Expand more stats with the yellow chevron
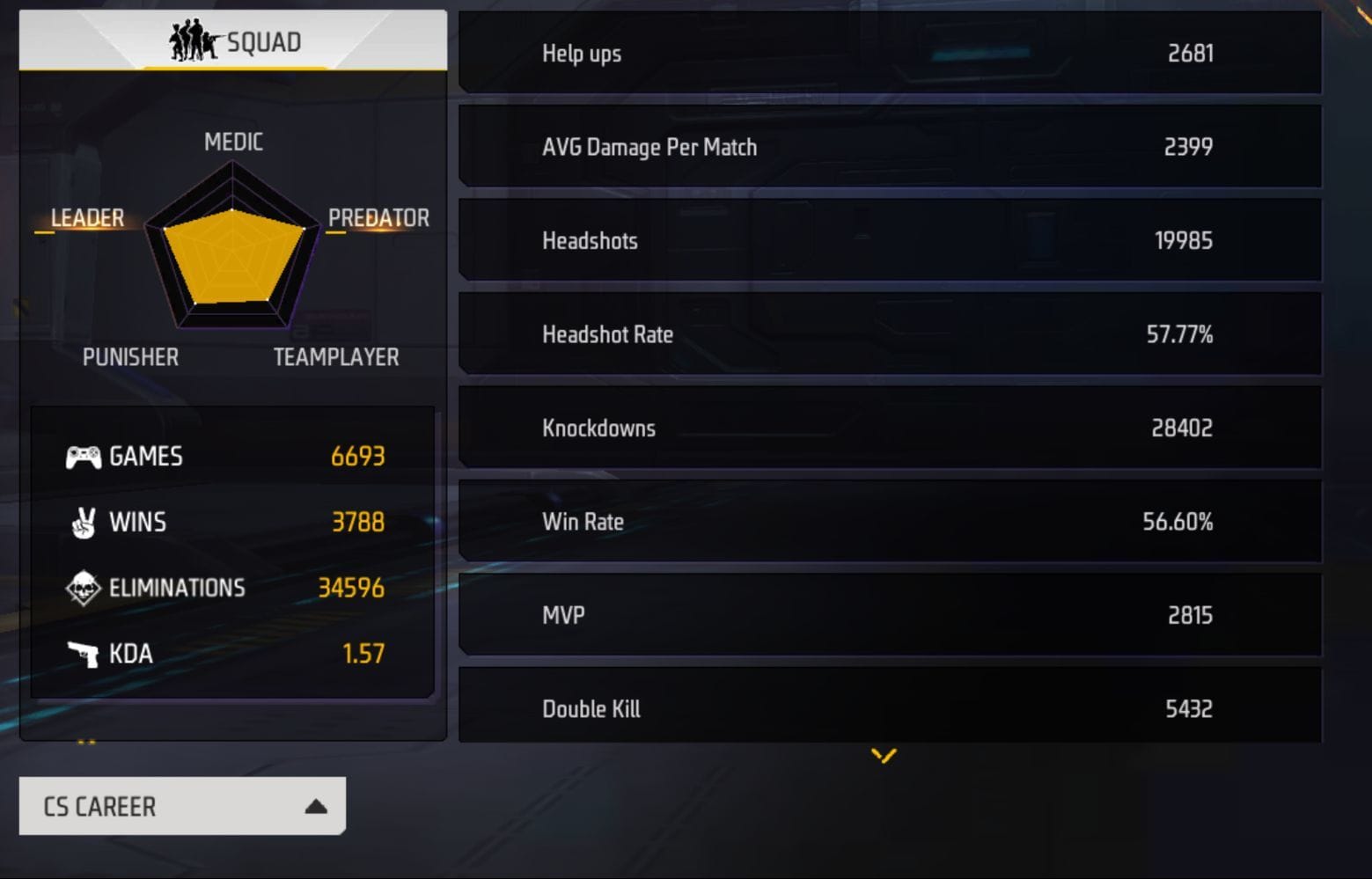The image size is (1372, 879). pos(883,755)
